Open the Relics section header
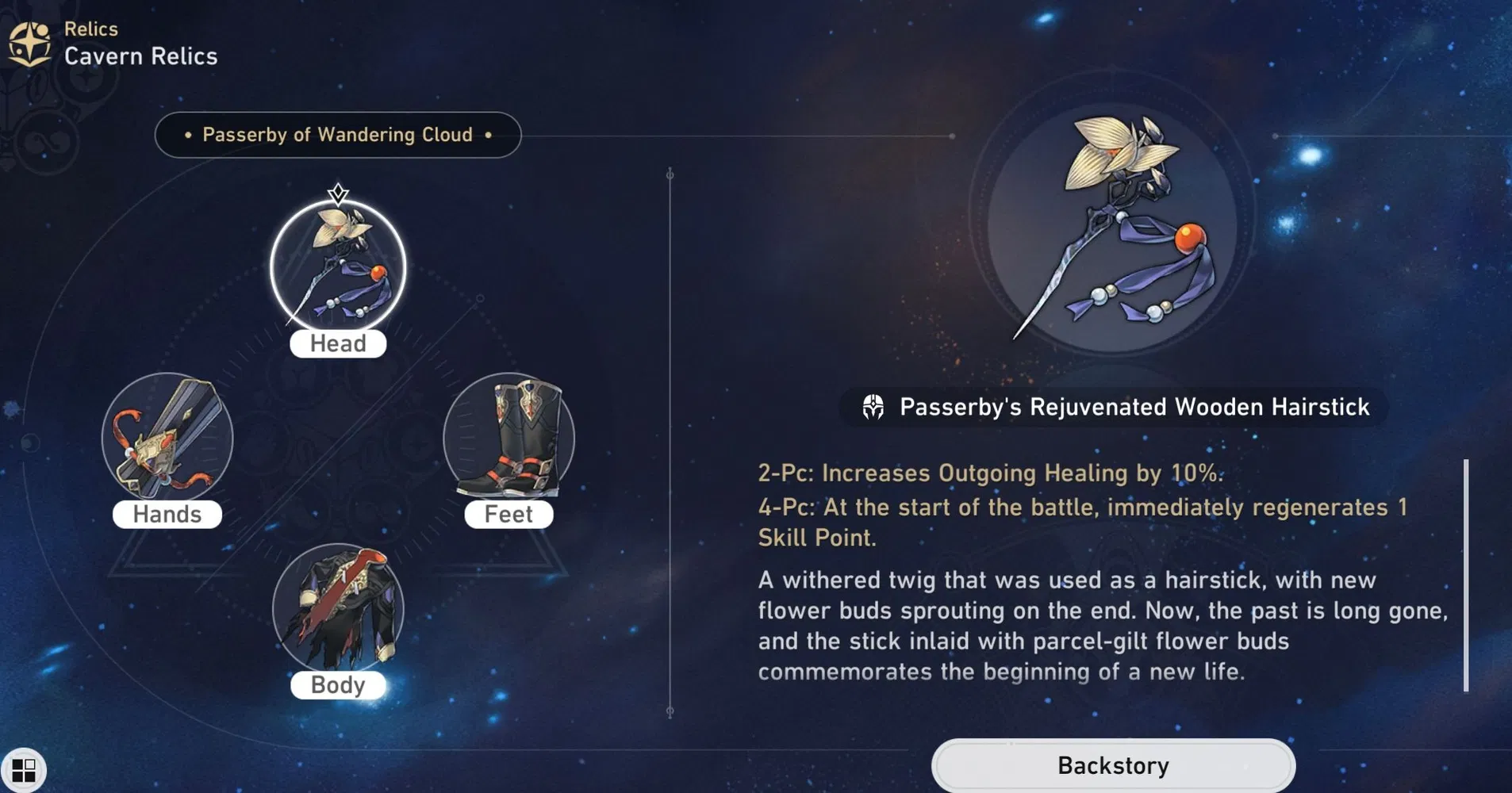Image resolution: width=1512 pixels, height=793 pixels. coord(90,28)
